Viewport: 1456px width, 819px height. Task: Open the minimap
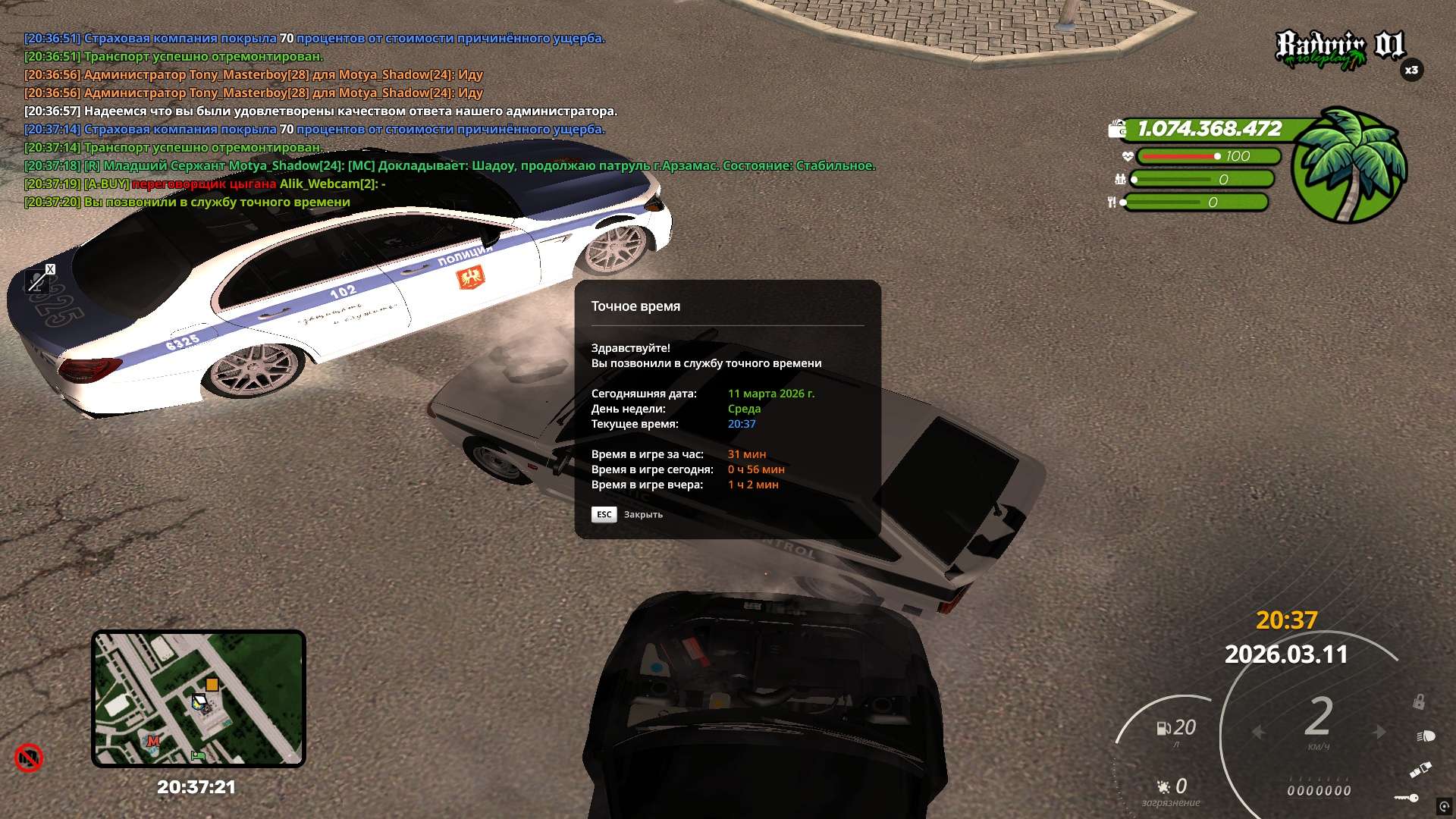[x=198, y=698]
